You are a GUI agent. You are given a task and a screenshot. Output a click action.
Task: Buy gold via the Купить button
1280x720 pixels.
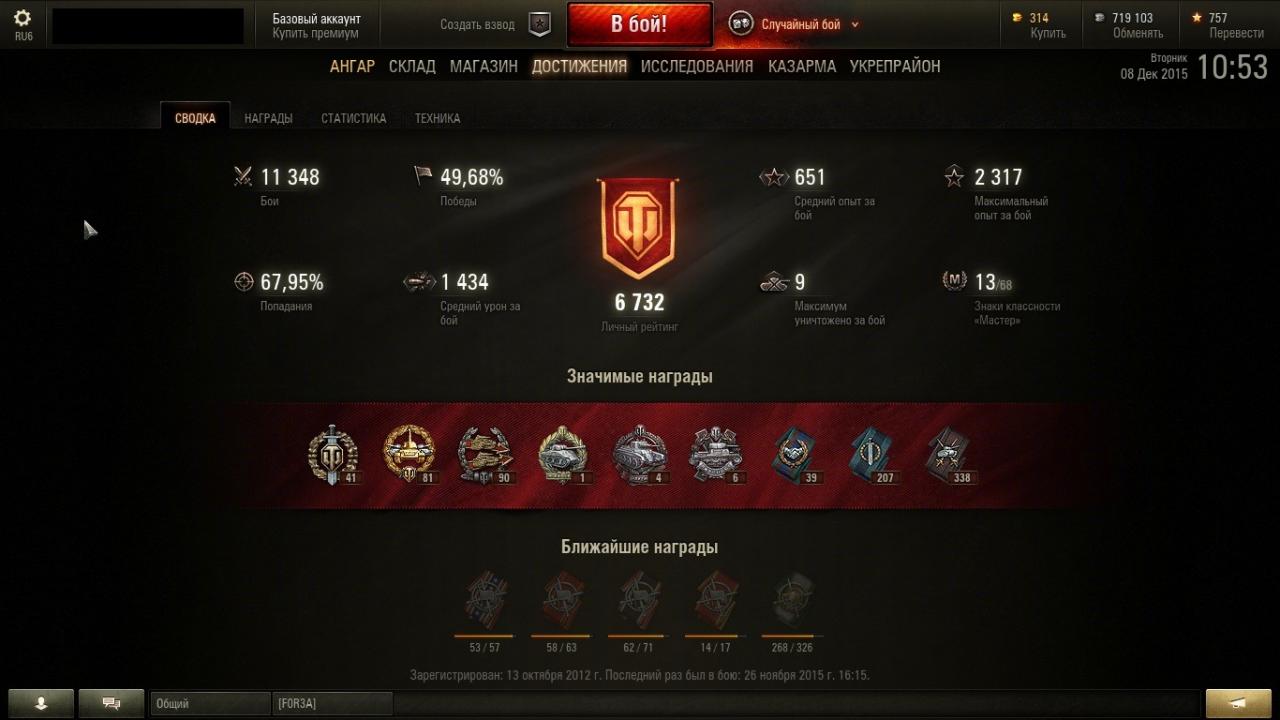(x=1048, y=33)
